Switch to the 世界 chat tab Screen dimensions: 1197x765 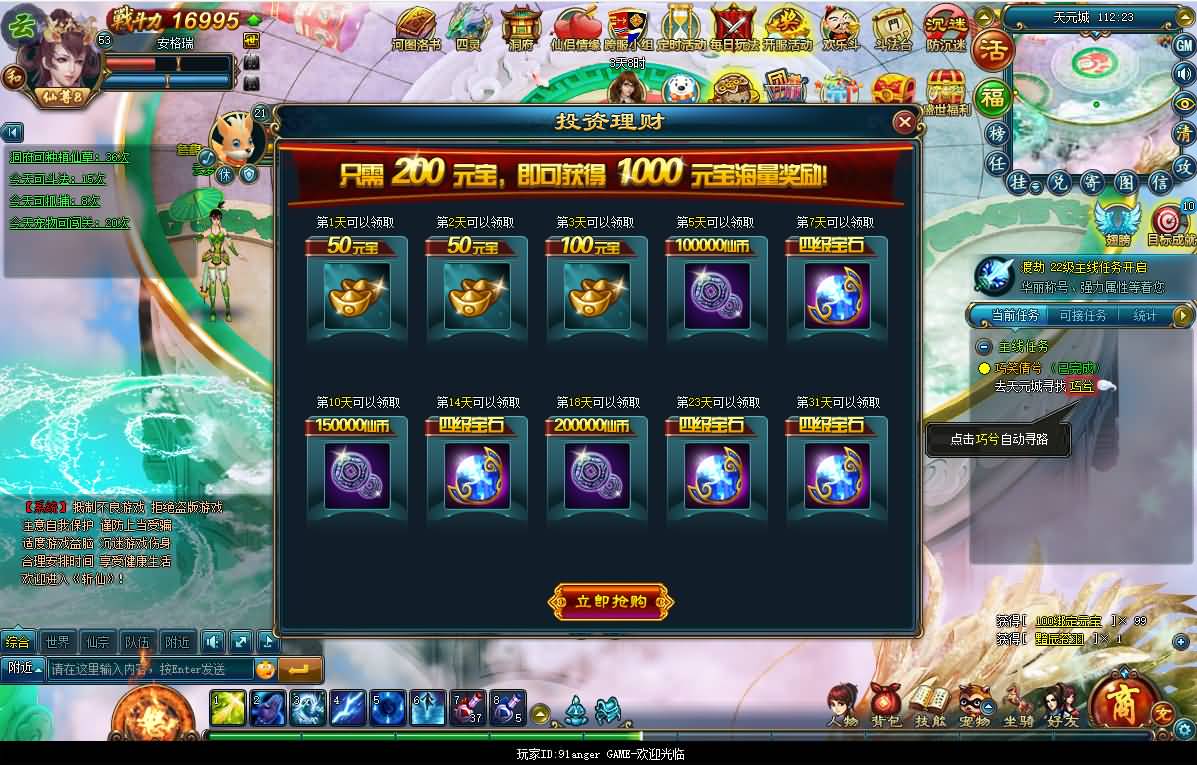[58, 641]
